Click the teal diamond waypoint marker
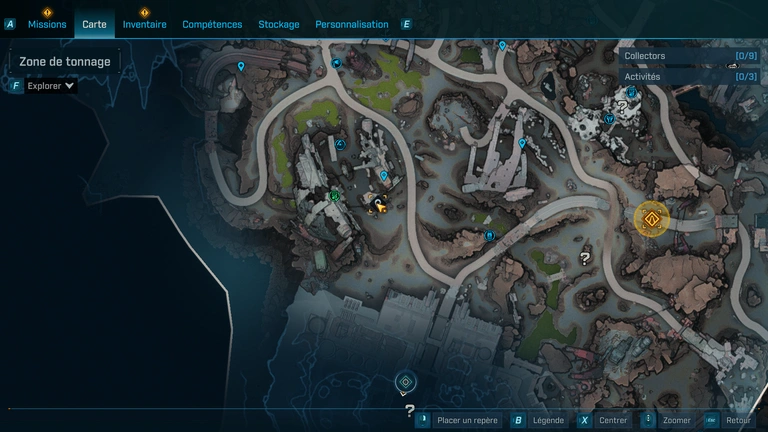This screenshot has height=432, width=768. coord(405,382)
